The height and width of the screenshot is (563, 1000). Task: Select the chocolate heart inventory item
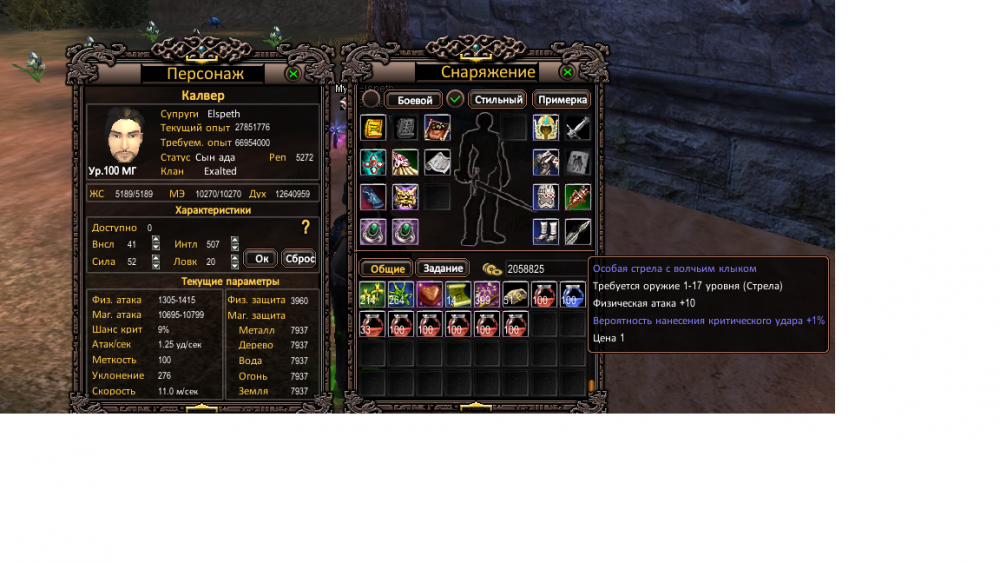pos(430,295)
